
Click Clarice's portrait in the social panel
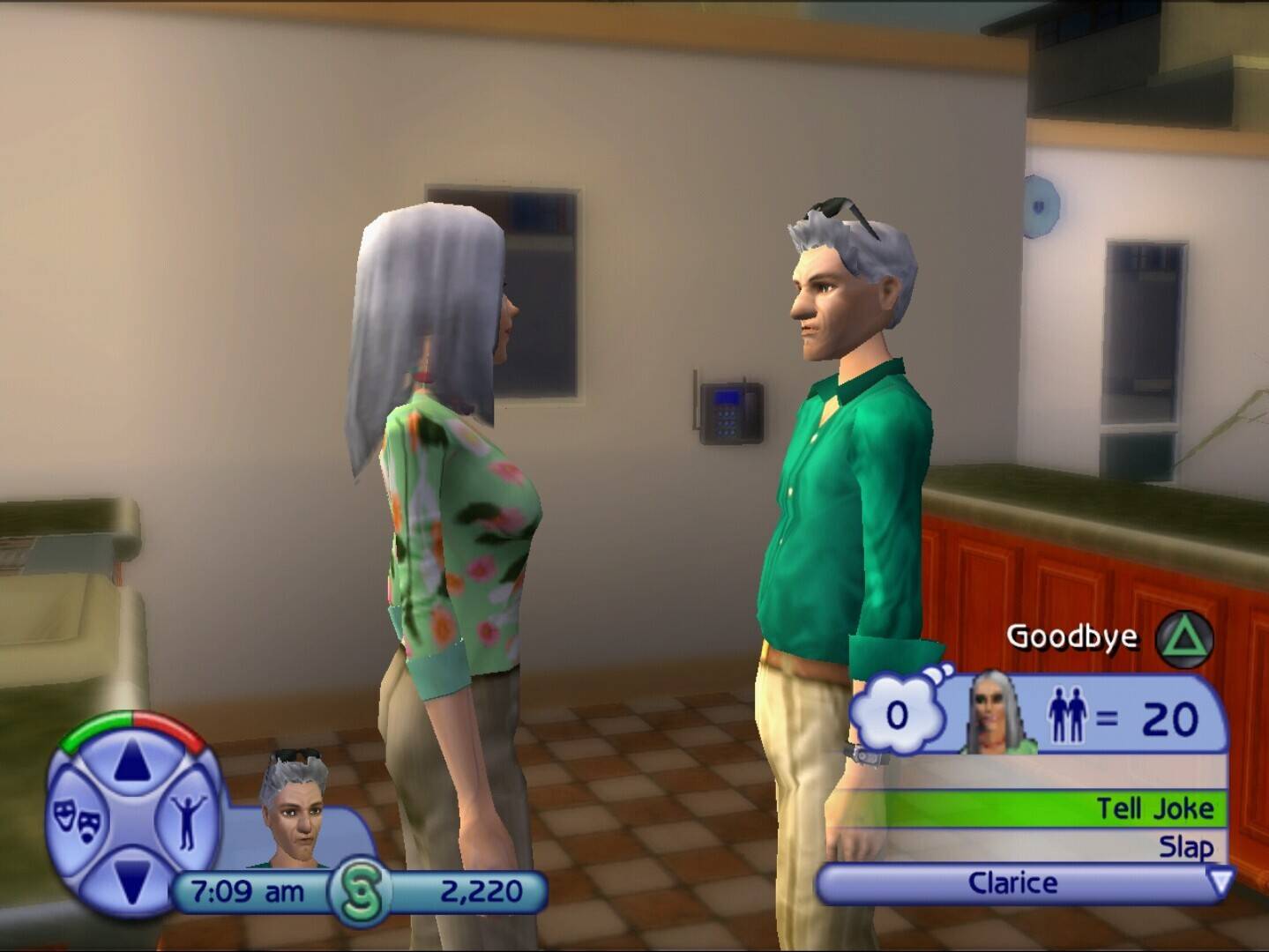click(1001, 713)
